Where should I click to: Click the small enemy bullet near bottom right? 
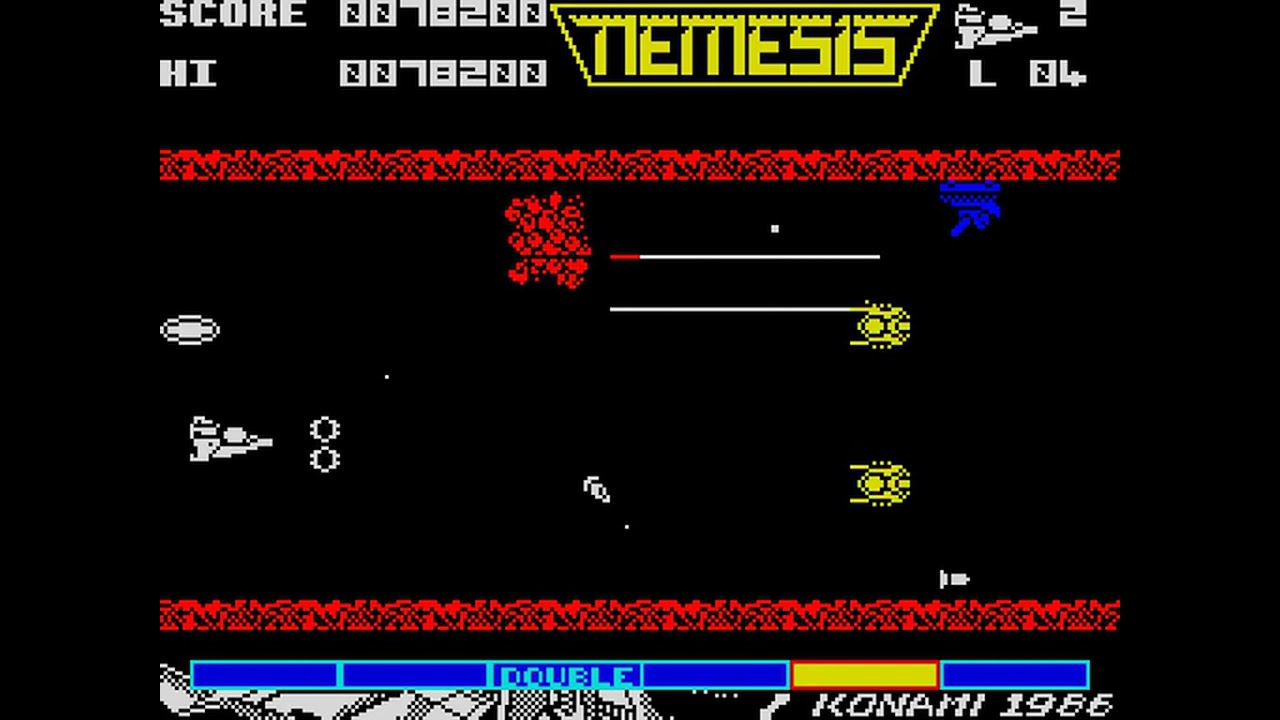click(x=955, y=580)
